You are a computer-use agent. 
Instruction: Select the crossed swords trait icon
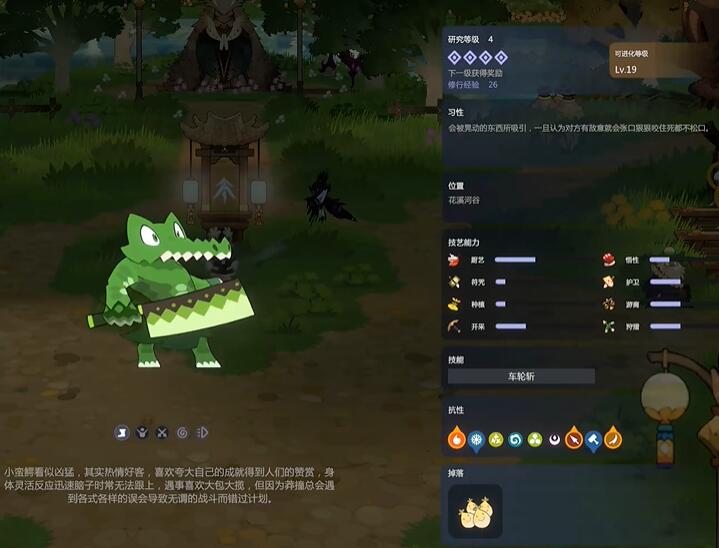pyautogui.click(x=162, y=433)
